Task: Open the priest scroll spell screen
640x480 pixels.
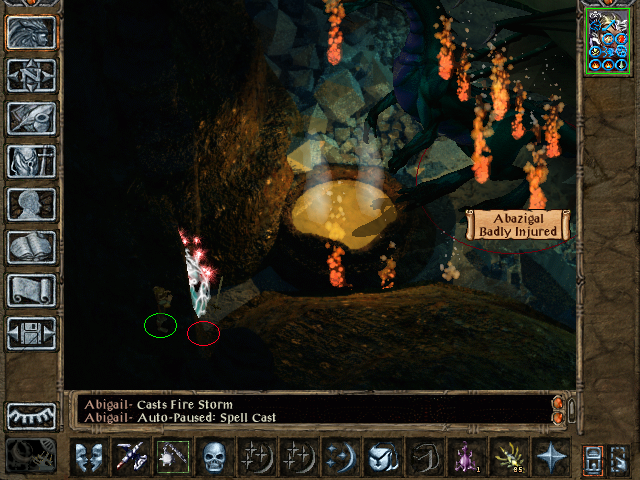Action: point(31,290)
